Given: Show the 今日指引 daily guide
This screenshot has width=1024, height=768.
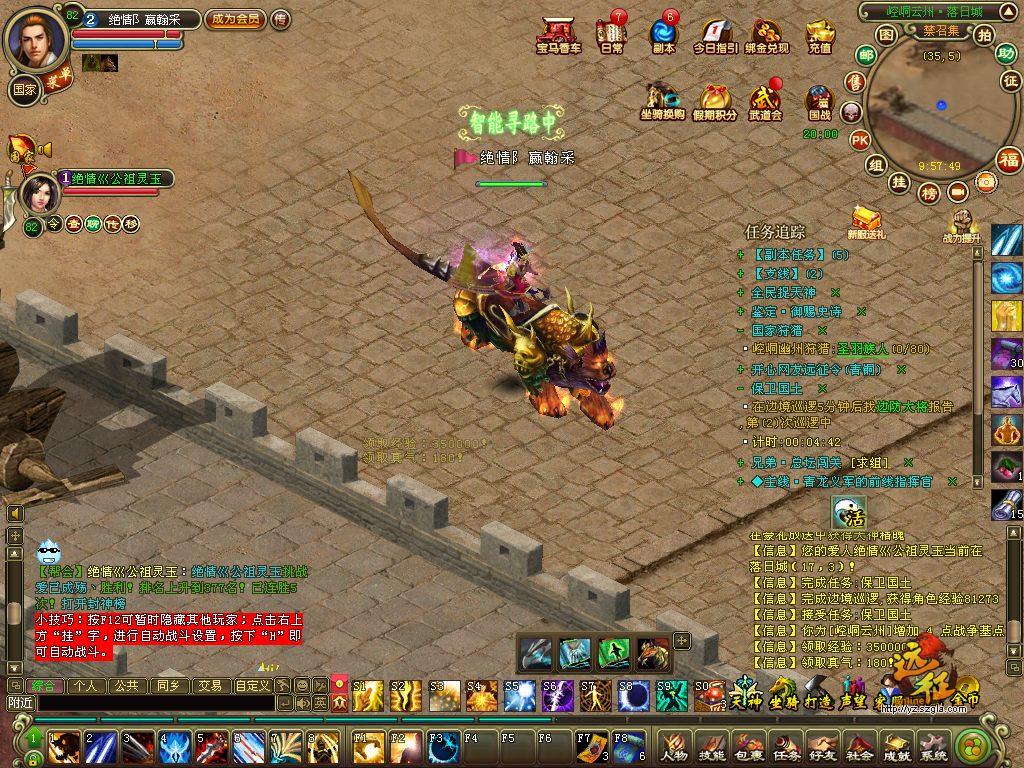Looking at the screenshot, I should (x=715, y=35).
